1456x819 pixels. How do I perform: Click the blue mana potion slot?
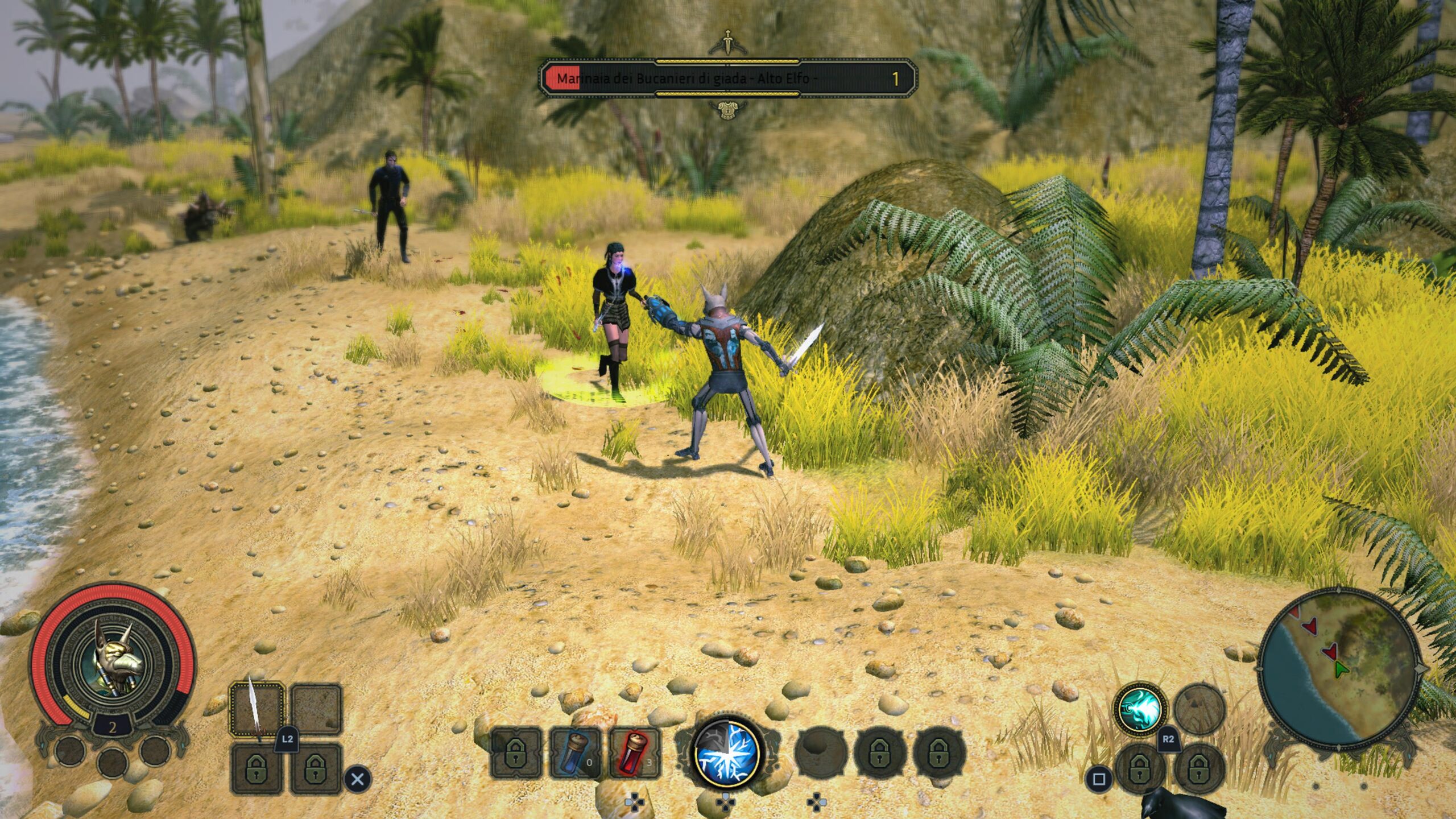point(574,752)
